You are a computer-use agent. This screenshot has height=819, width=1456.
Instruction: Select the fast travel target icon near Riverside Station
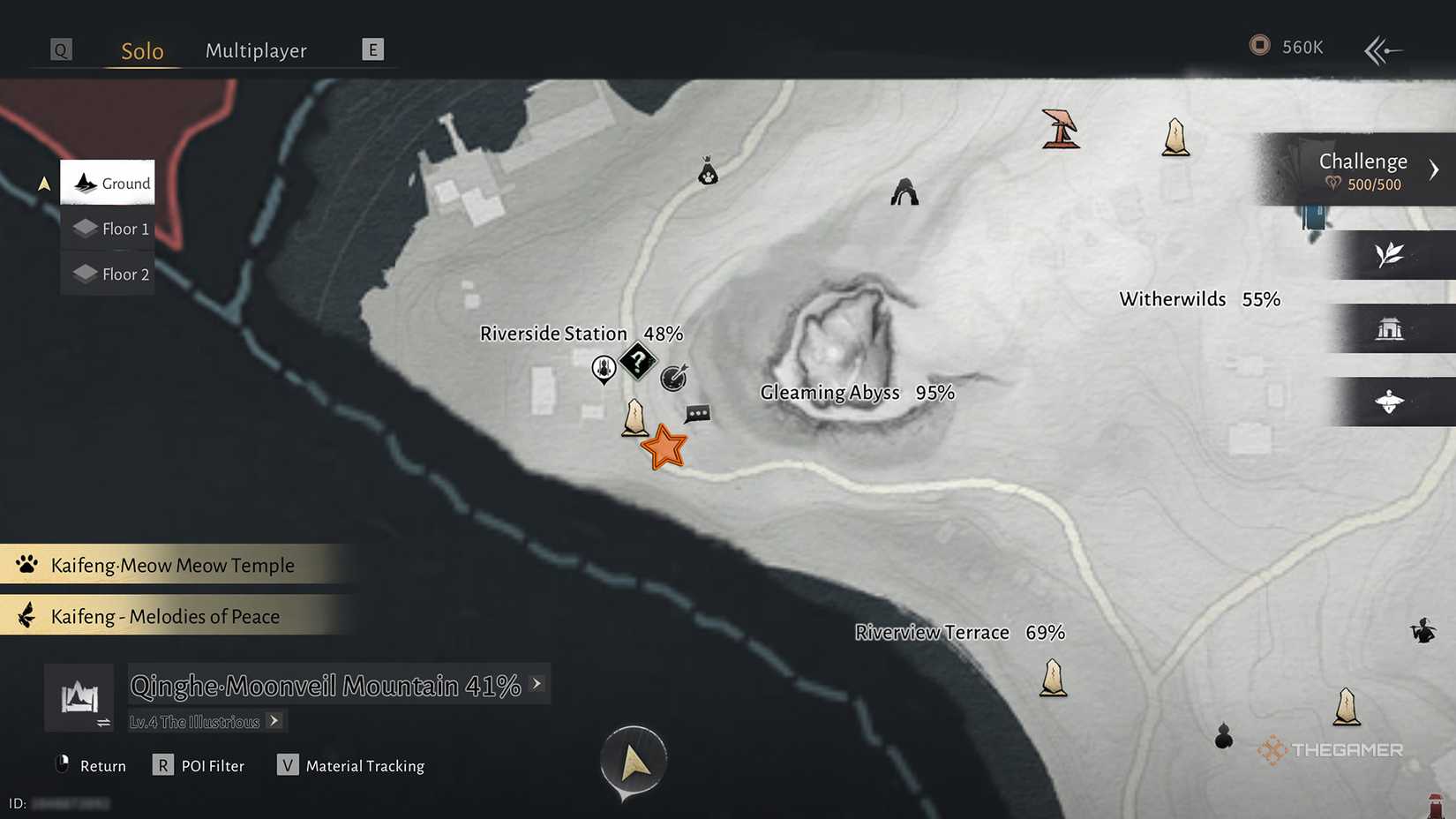(x=672, y=378)
